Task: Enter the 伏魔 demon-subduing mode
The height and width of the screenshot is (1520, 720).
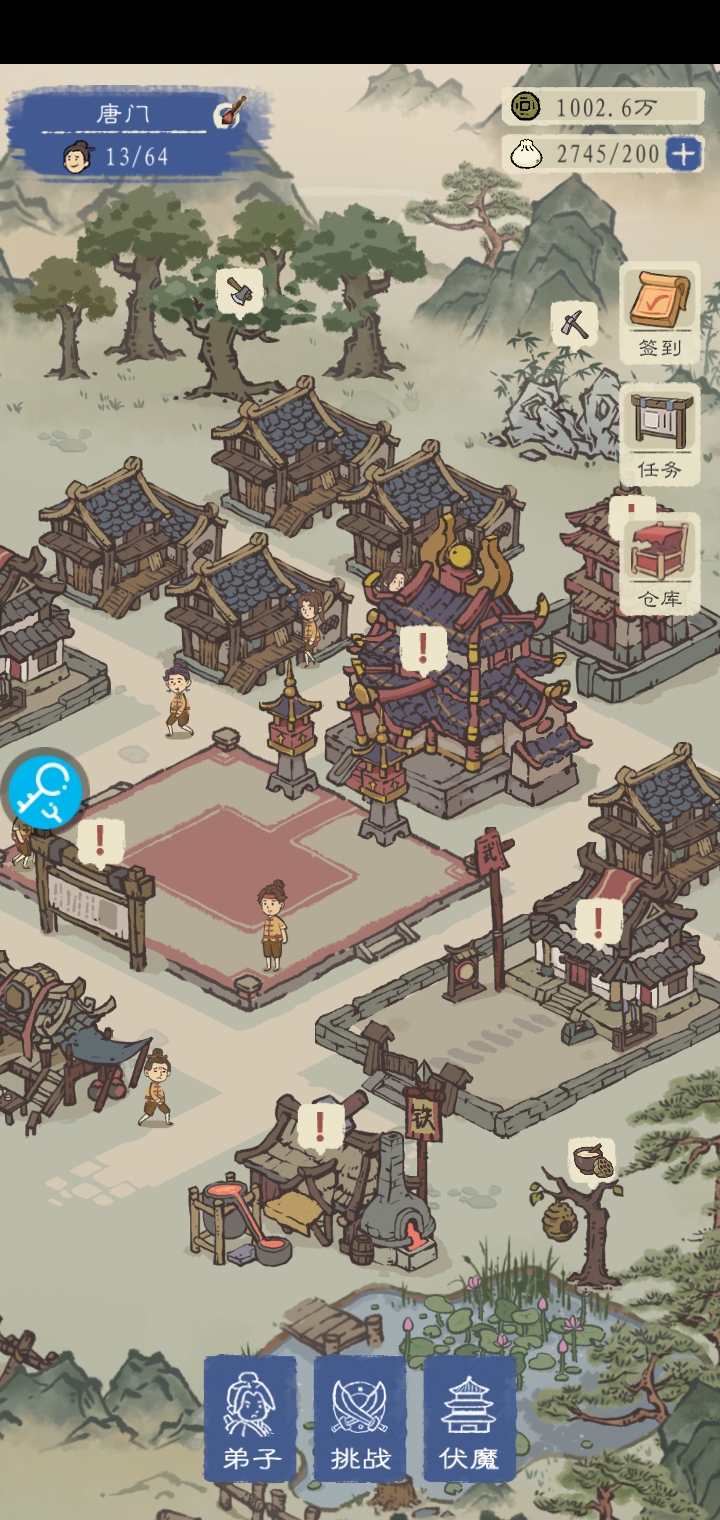Action: tap(470, 1418)
